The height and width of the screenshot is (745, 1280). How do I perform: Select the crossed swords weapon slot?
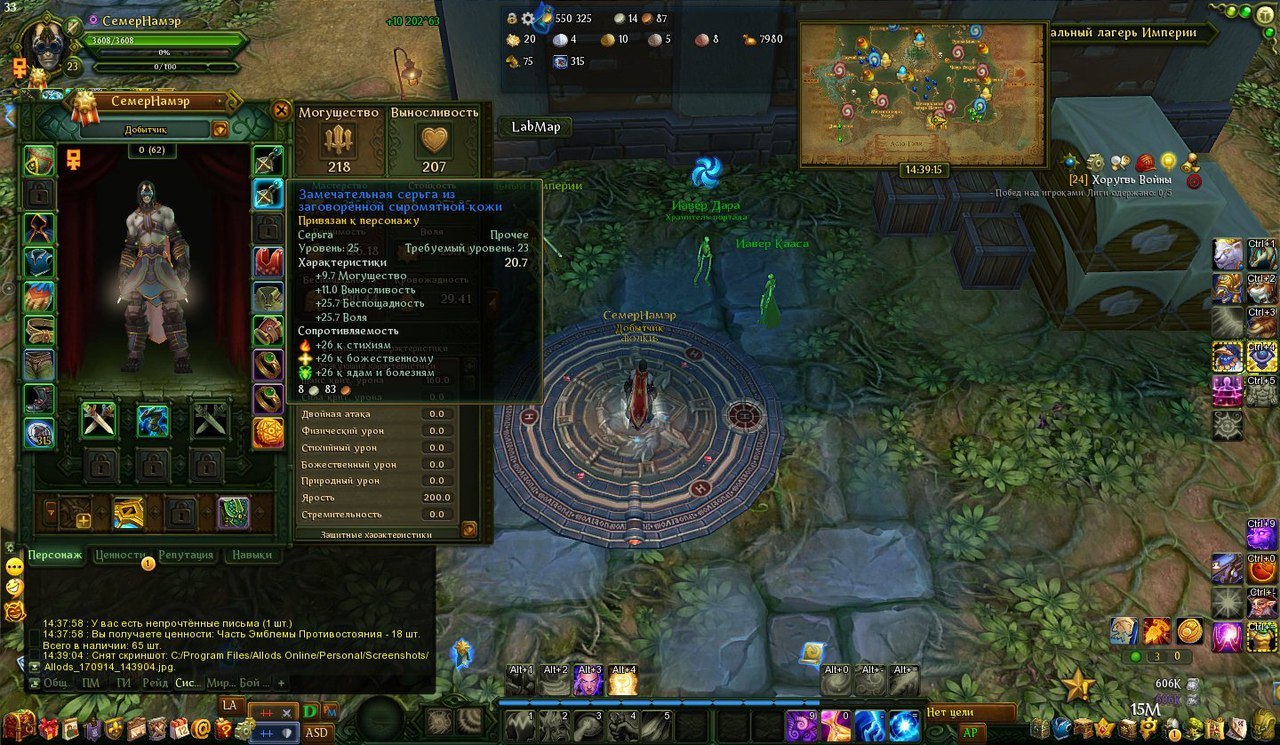pos(99,420)
